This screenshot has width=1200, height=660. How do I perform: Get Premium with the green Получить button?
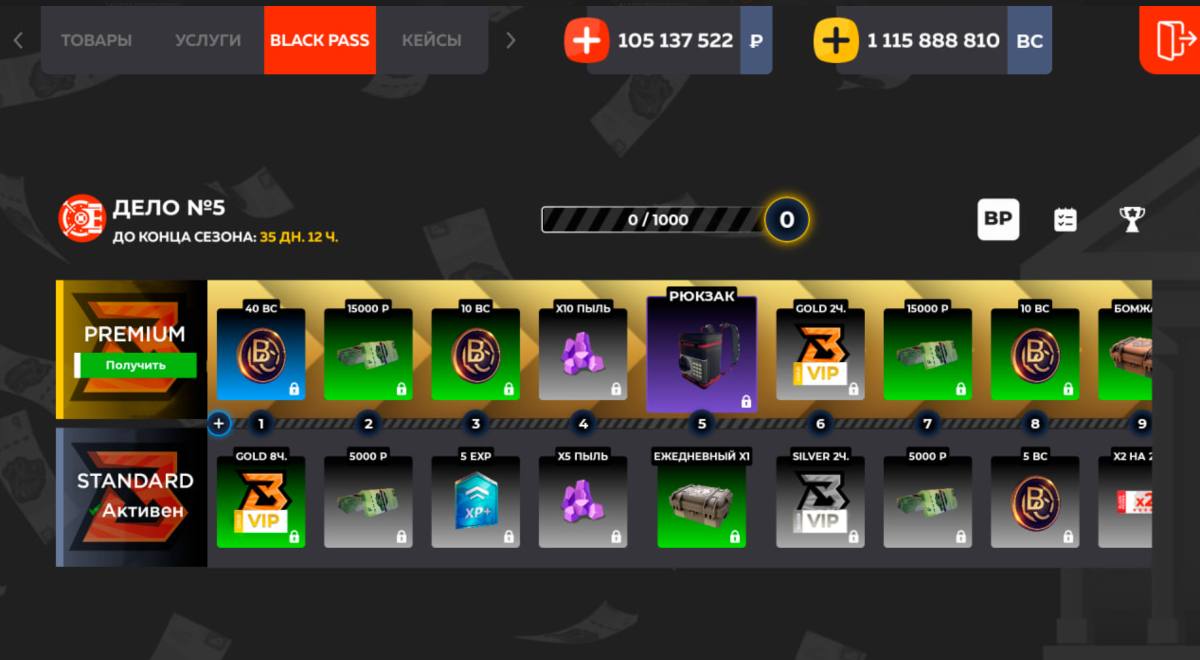point(136,365)
